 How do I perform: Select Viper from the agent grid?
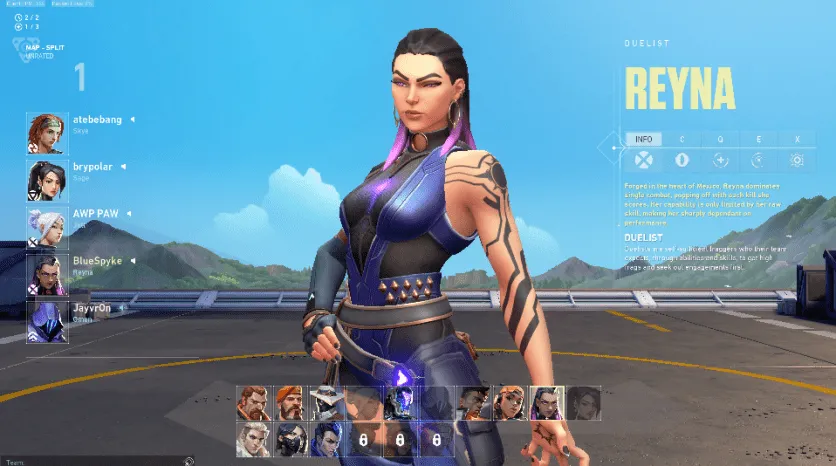[x=289, y=439]
